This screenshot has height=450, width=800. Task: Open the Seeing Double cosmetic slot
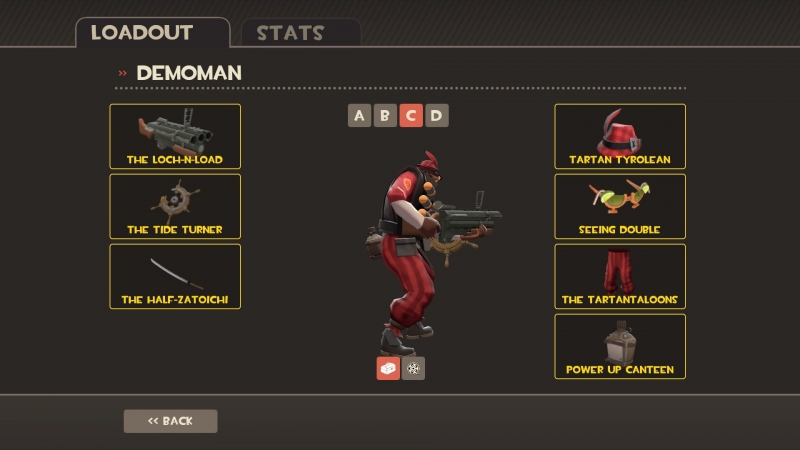[620, 206]
